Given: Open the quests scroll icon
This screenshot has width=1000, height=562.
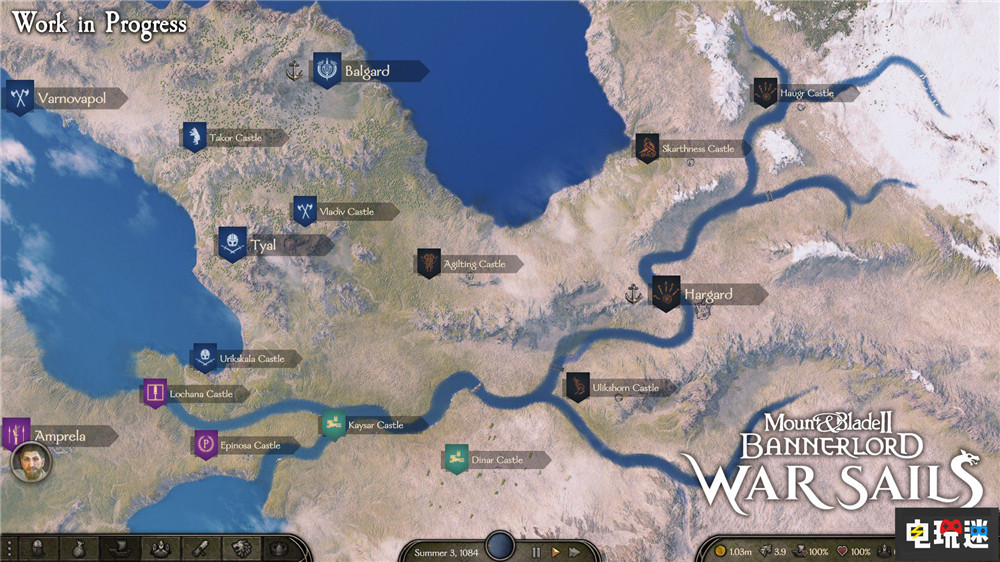Looking at the screenshot, I should tap(199, 548).
